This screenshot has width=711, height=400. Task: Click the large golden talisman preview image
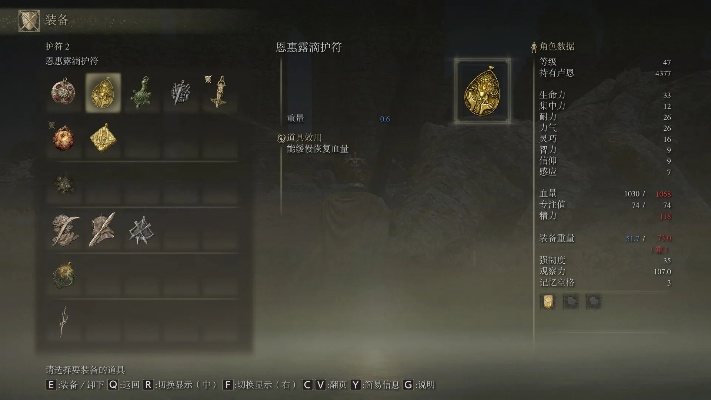(484, 91)
